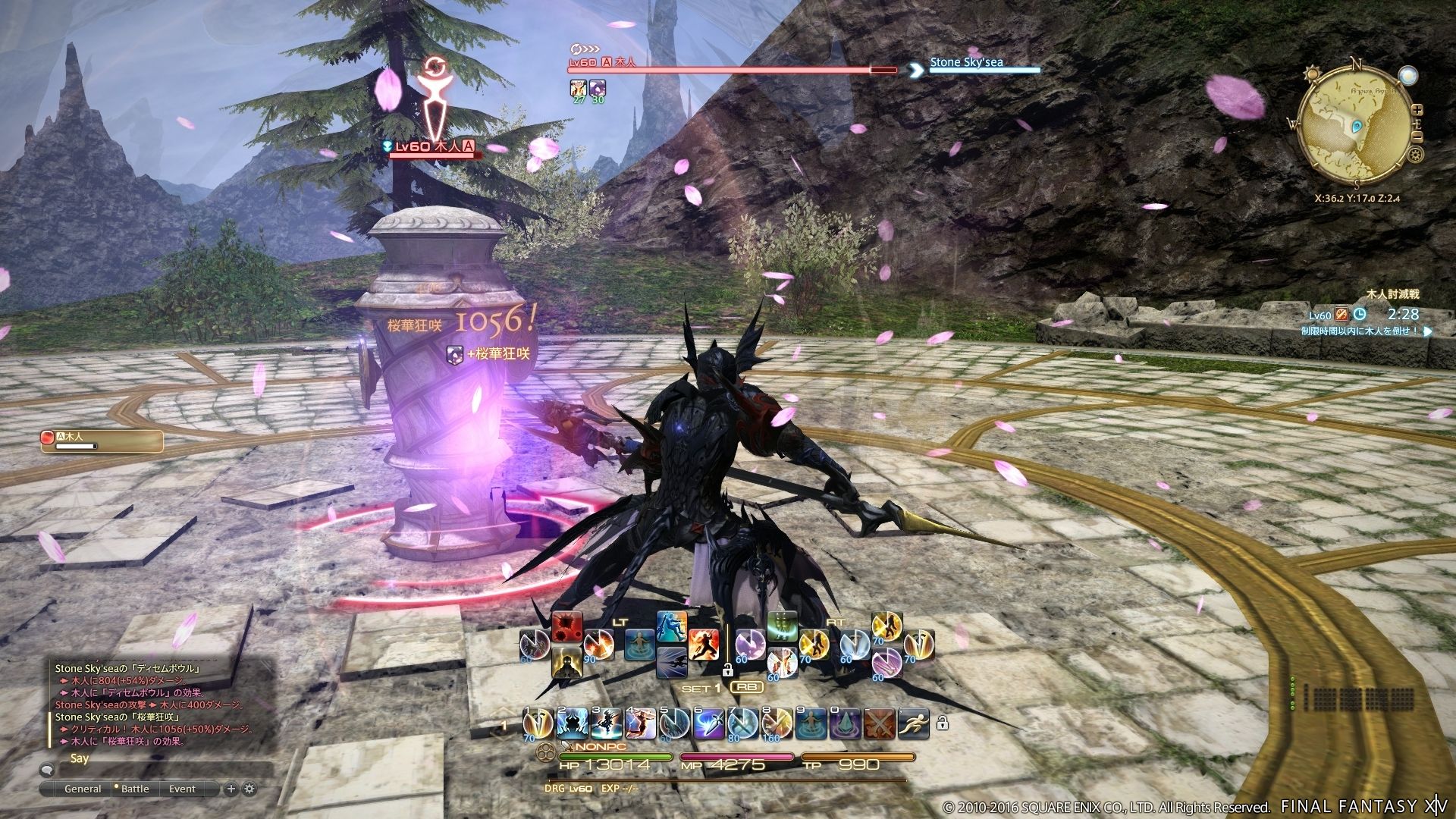The height and width of the screenshot is (819, 1456).
Task: Open the minimap settings gear
Action: click(x=1415, y=155)
